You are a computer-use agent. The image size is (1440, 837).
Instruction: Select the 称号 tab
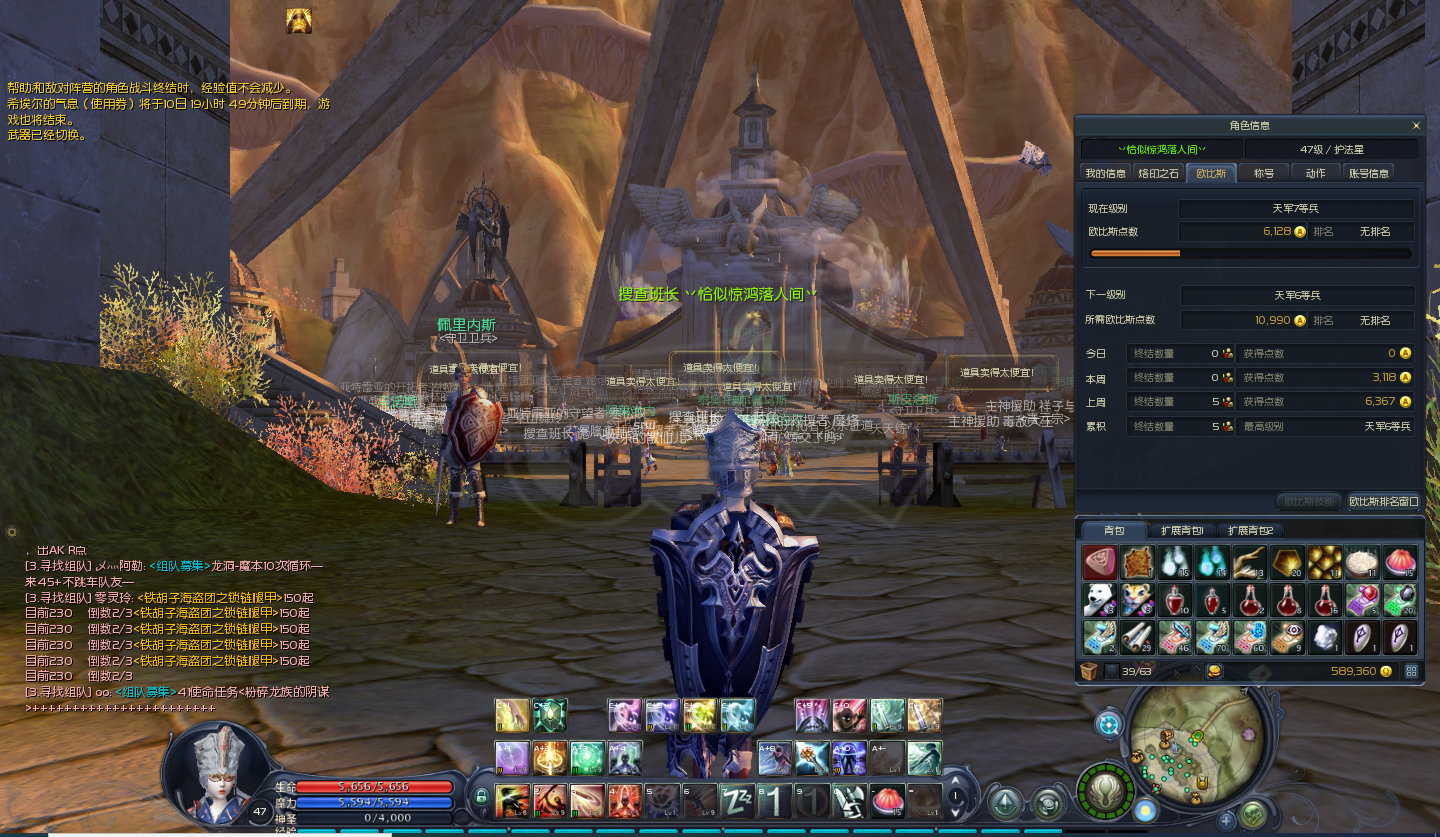pyautogui.click(x=1263, y=173)
